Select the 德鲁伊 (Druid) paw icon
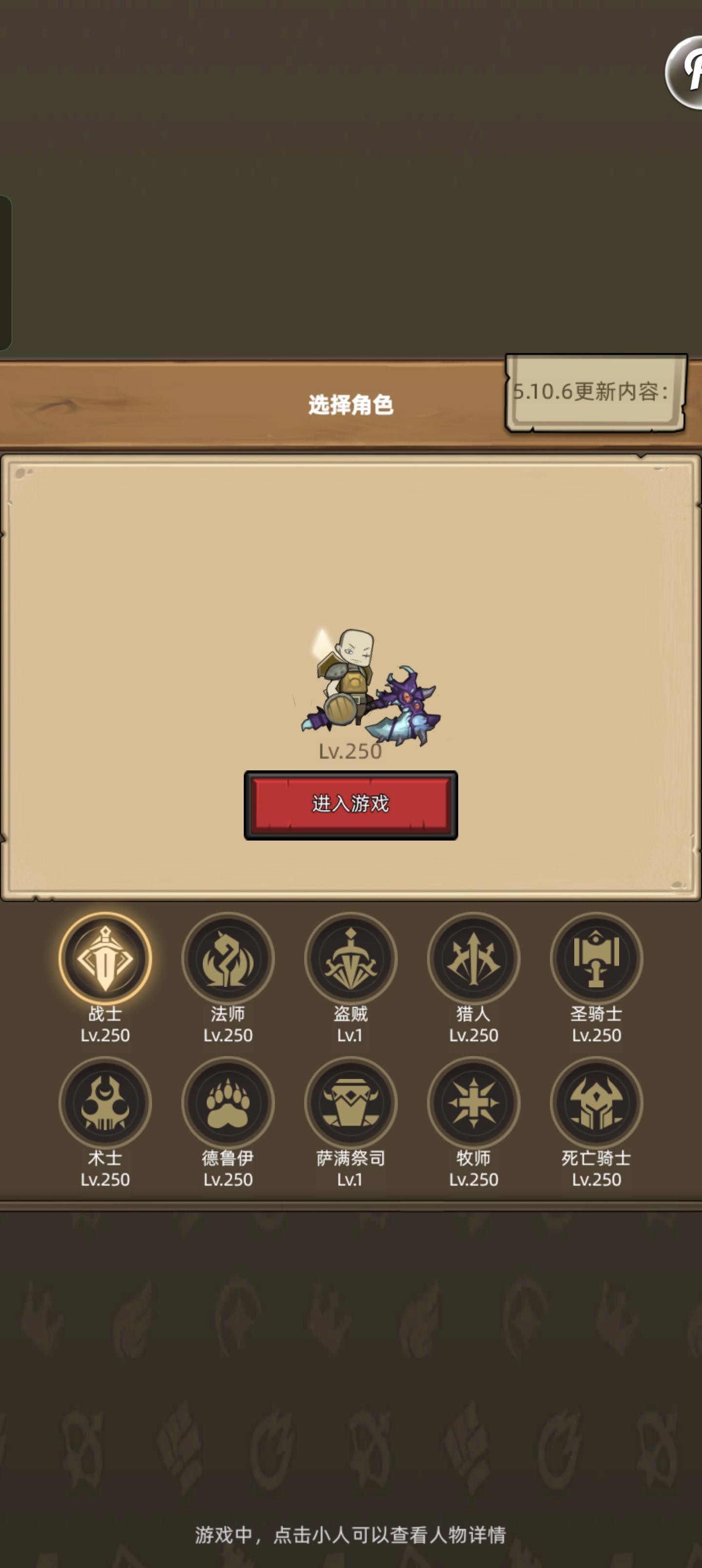This screenshot has height=1568, width=702. point(228,1102)
